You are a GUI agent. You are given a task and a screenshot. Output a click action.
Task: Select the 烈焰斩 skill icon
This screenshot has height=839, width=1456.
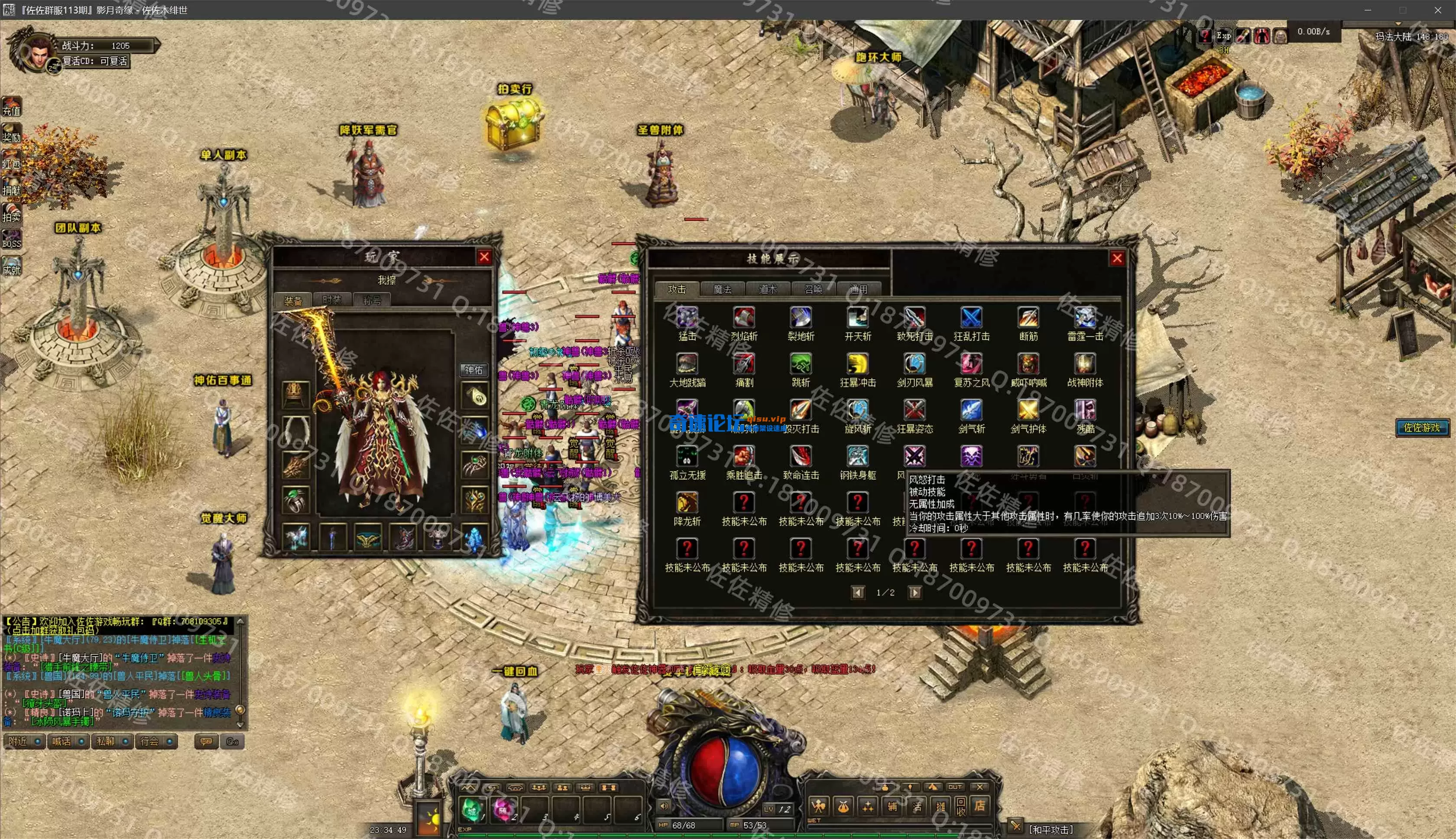tap(743, 318)
